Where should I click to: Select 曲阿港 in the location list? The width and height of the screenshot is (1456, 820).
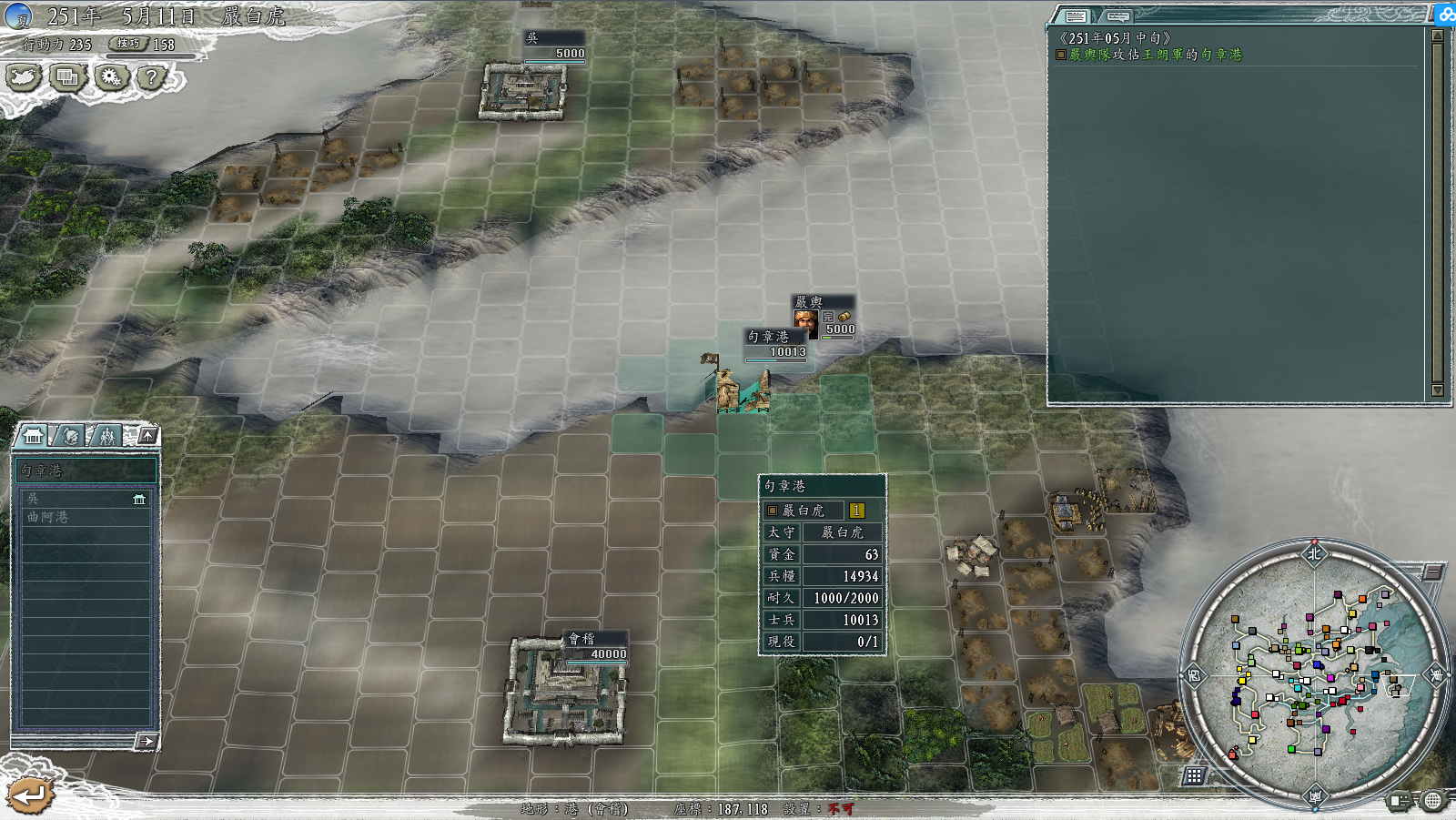click(82, 517)
